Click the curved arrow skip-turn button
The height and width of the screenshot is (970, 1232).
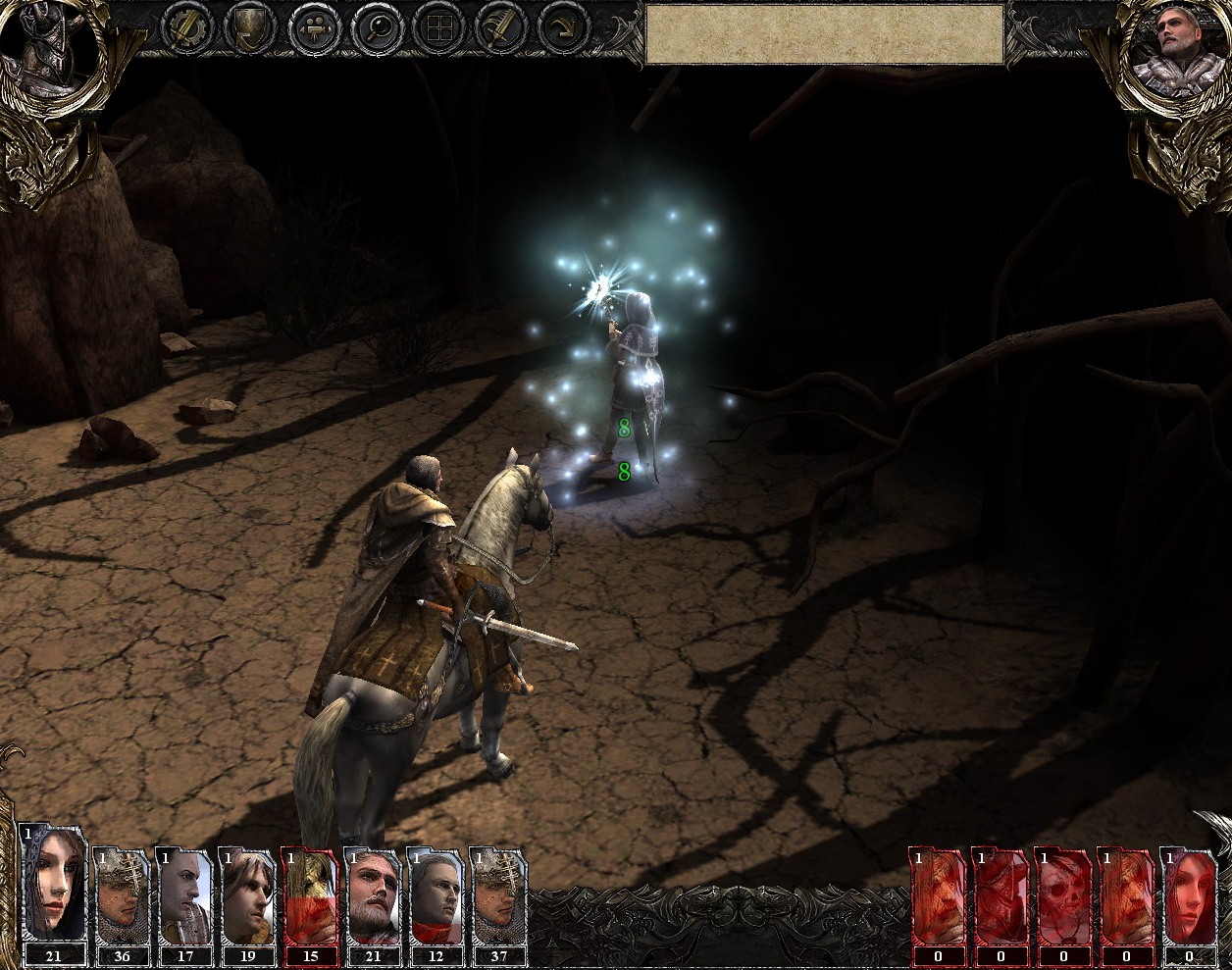coord(564,27)
